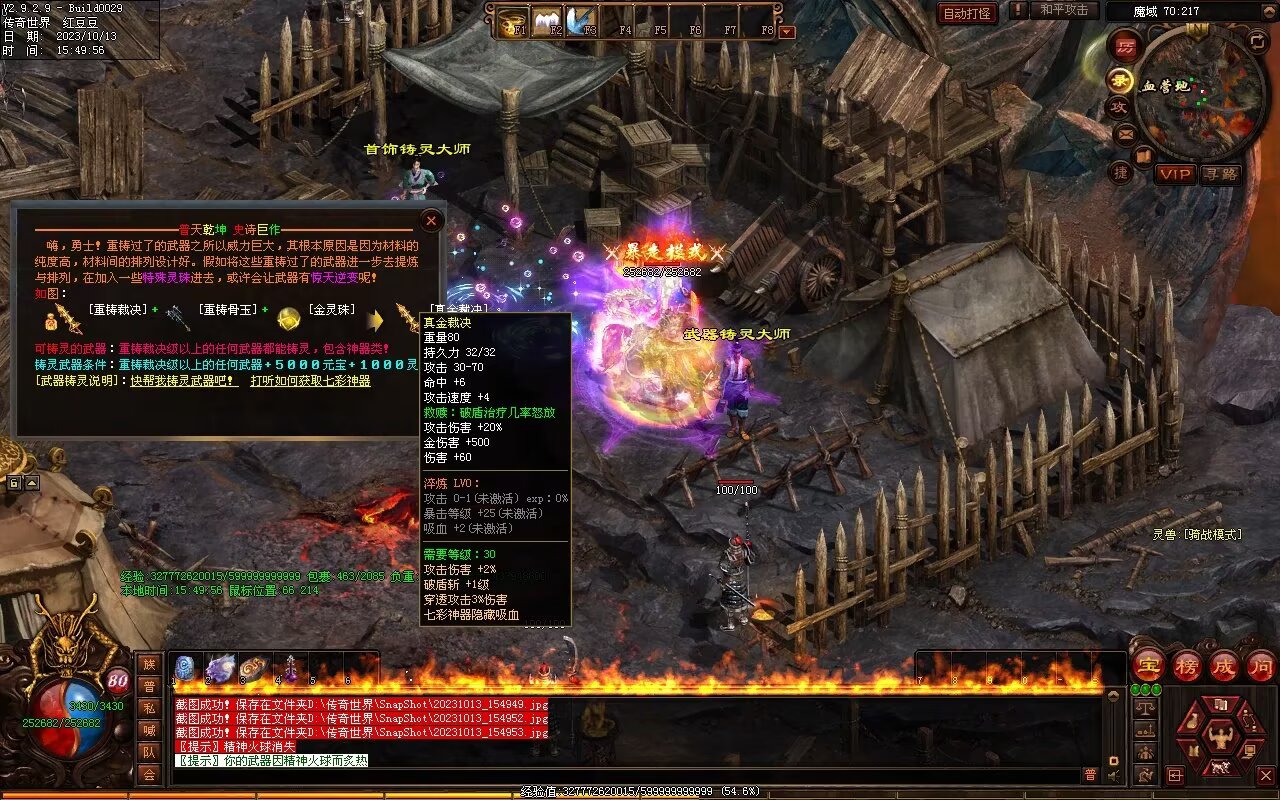The image size is (1280, 800).
Task: Ask how to get the 七彩神器
Action: click(310, 381)
